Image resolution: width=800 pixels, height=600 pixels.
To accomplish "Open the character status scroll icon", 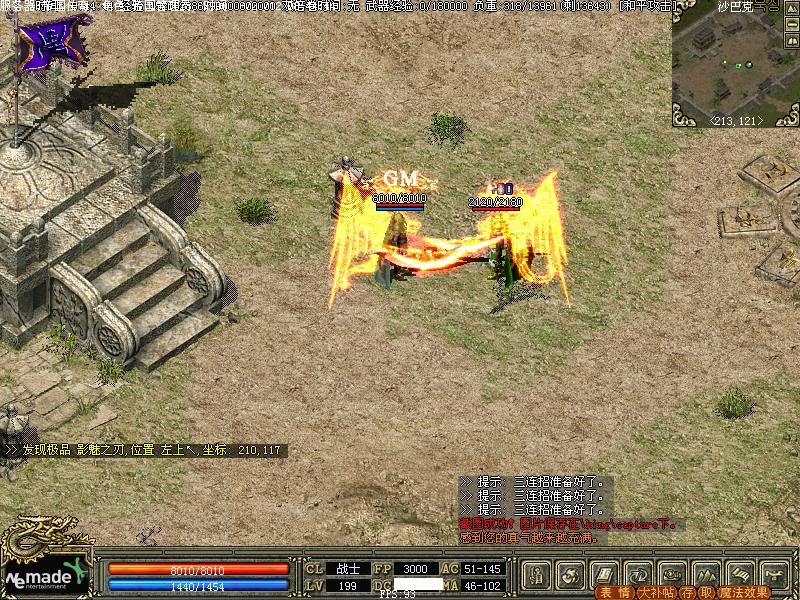I will (x=537, y=574).
